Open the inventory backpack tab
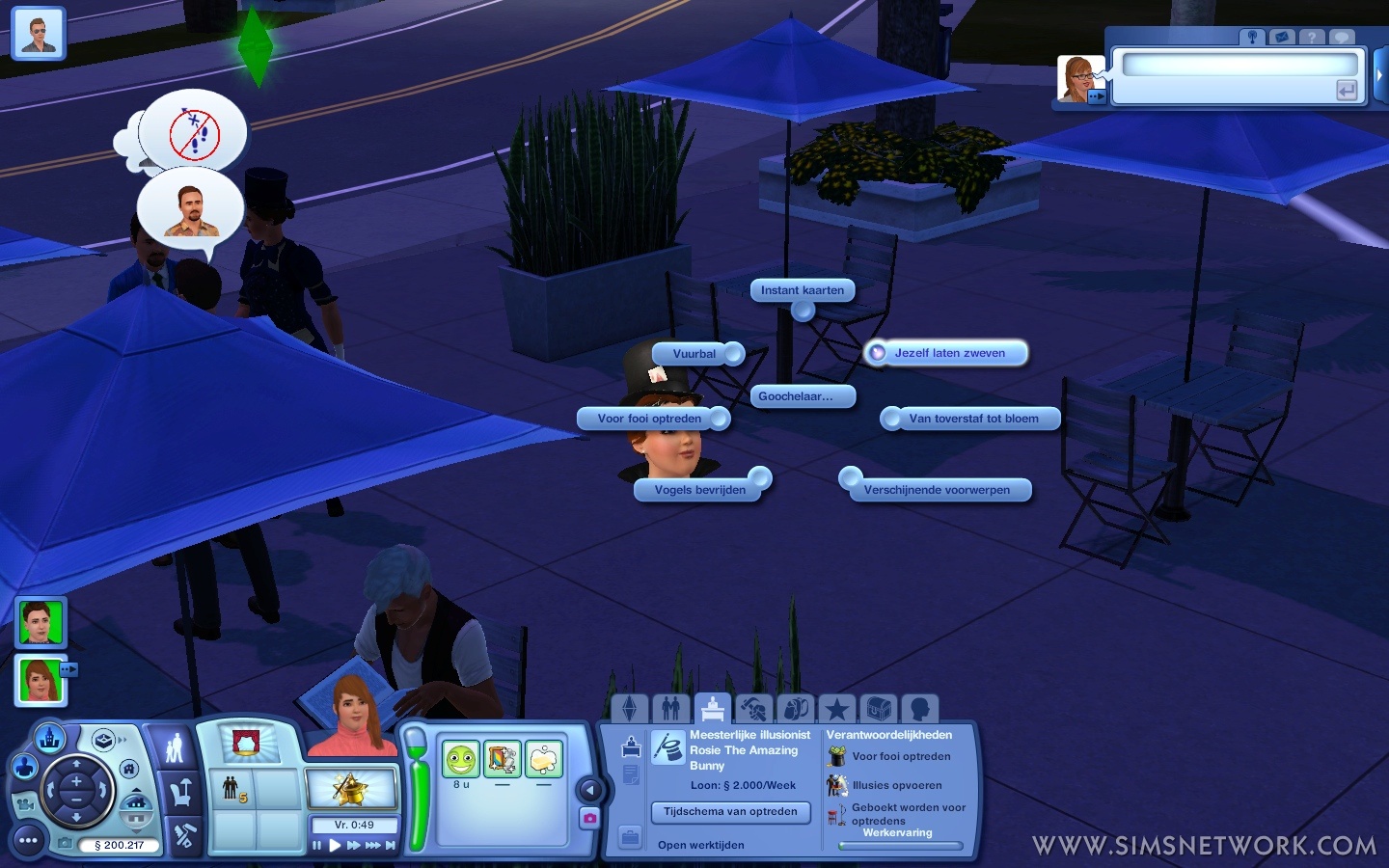 click(795, 710)
